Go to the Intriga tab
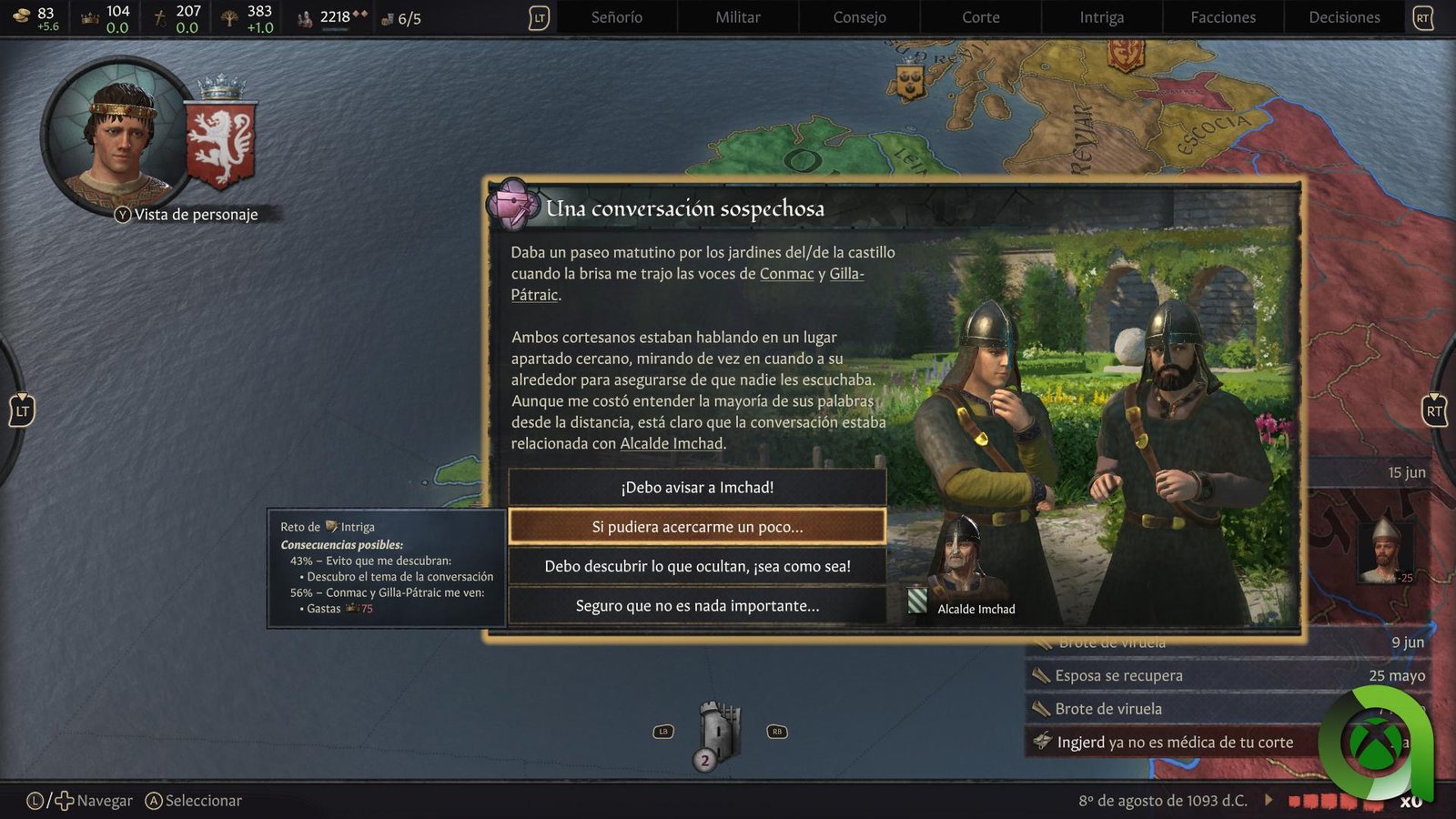 [x=1101, y=17]
